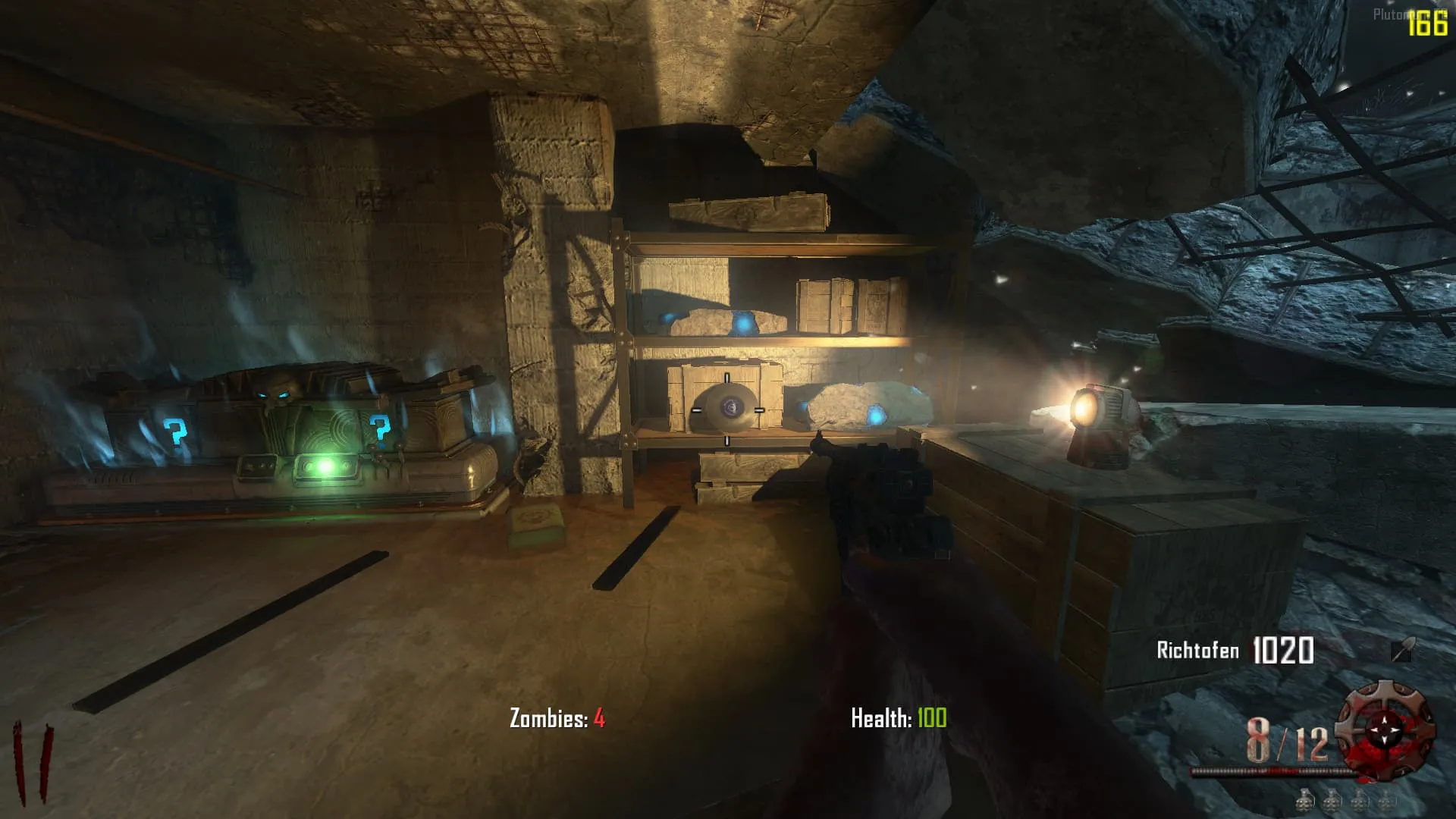Click the Richtofen player name label
This screenshot has height=819, width=1456.
pyautogui.click(x=1197, y=651)
